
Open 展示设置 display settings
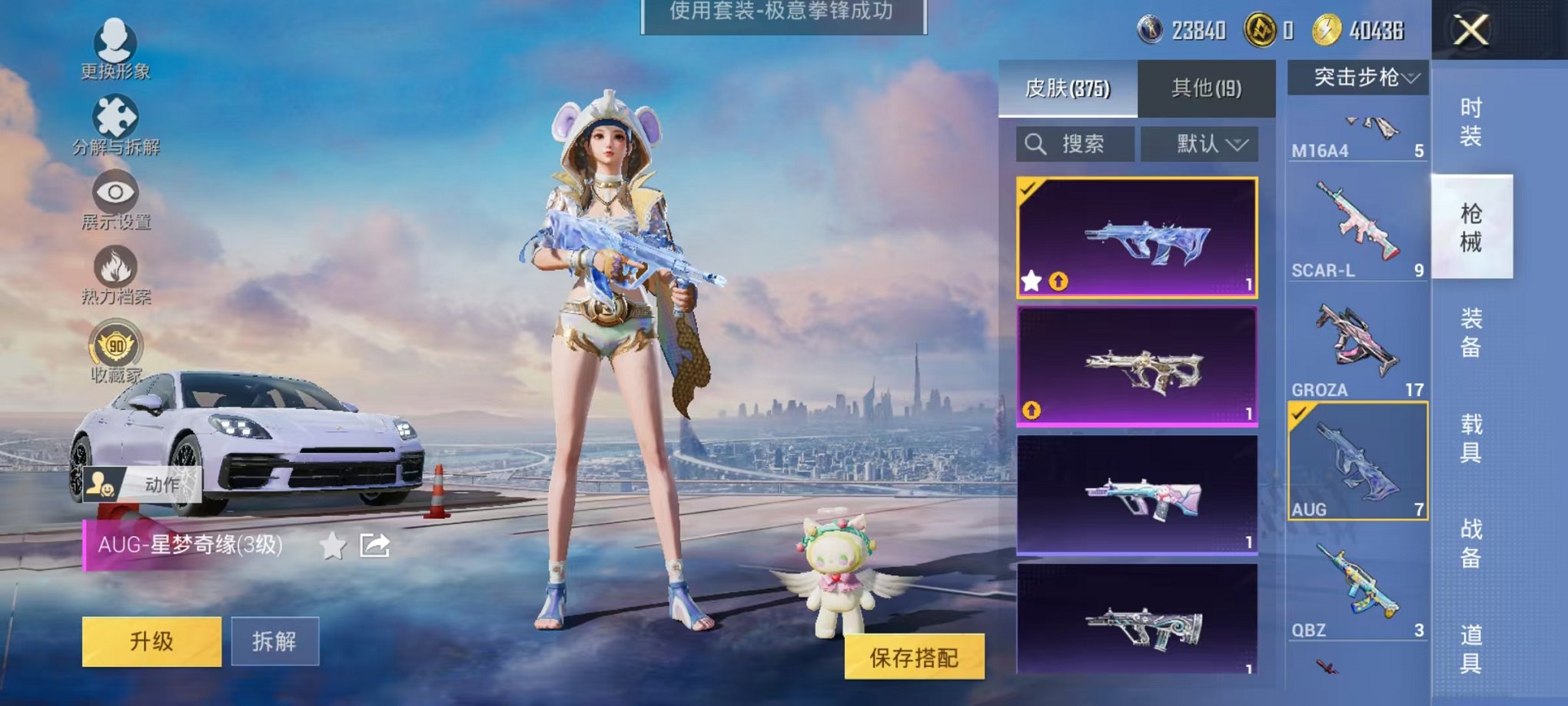(113, 189)
